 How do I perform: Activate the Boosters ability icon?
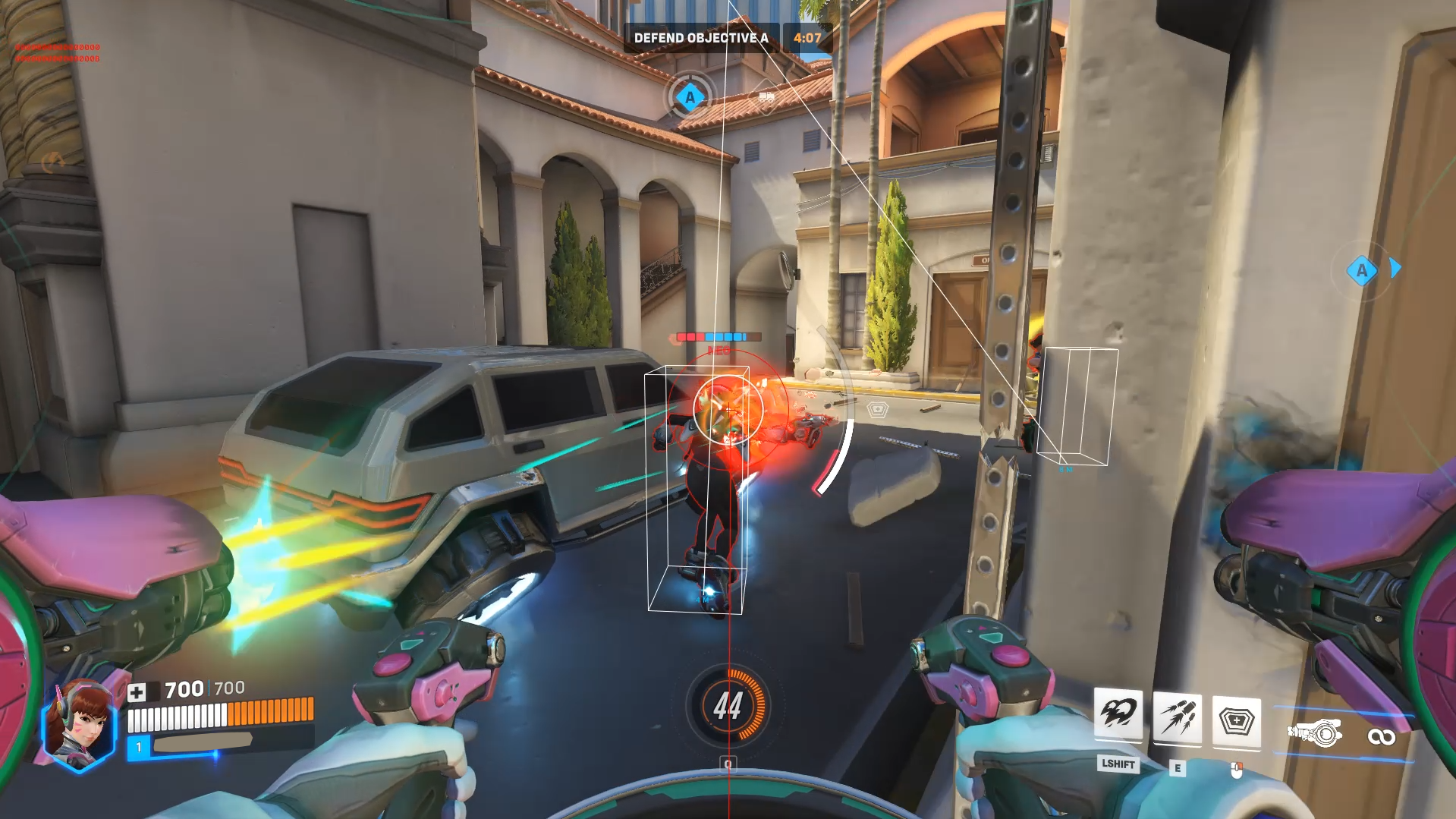pos(1118,714)
